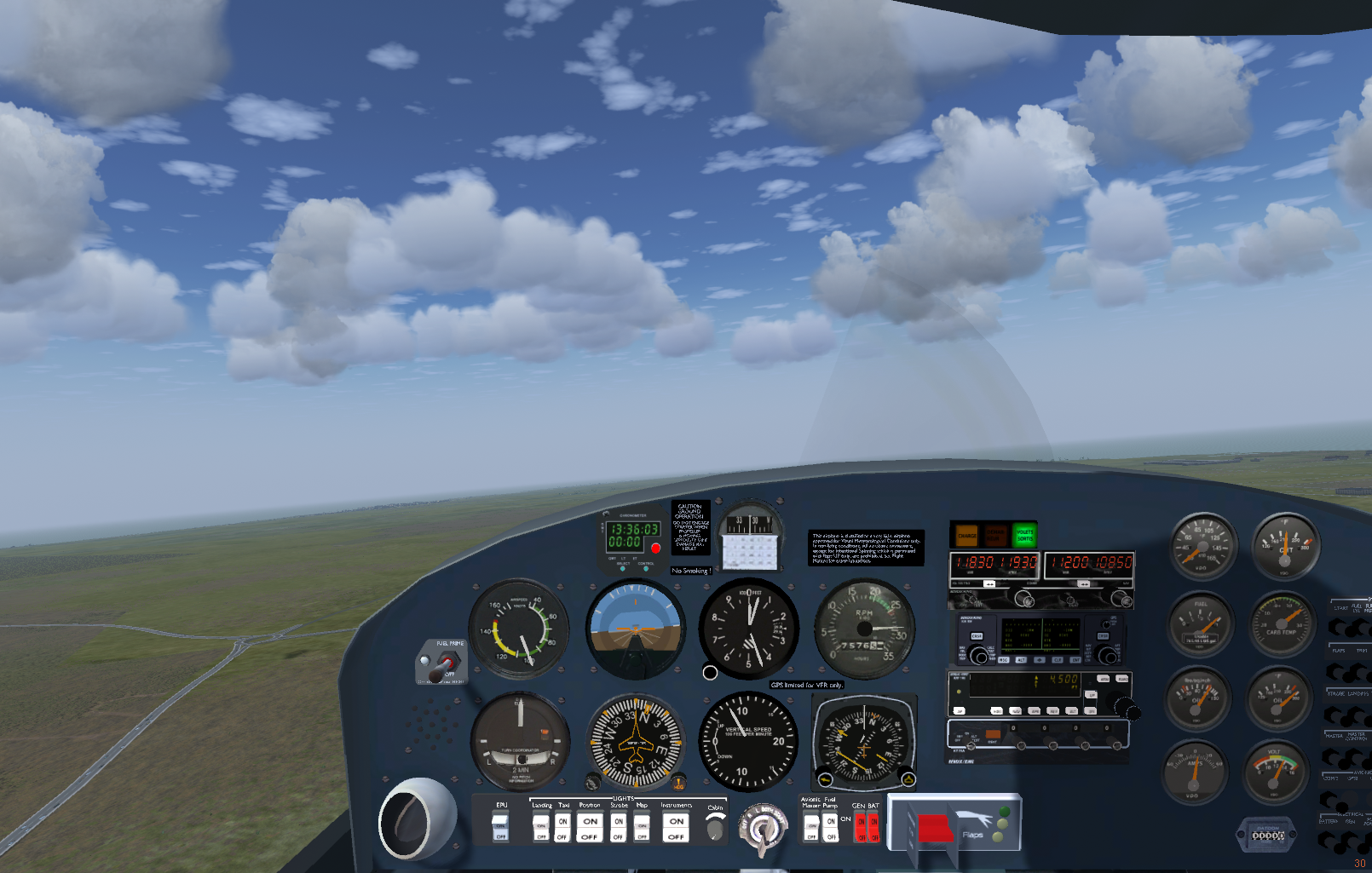Toggle the red GEN switch

pos(861,827)
